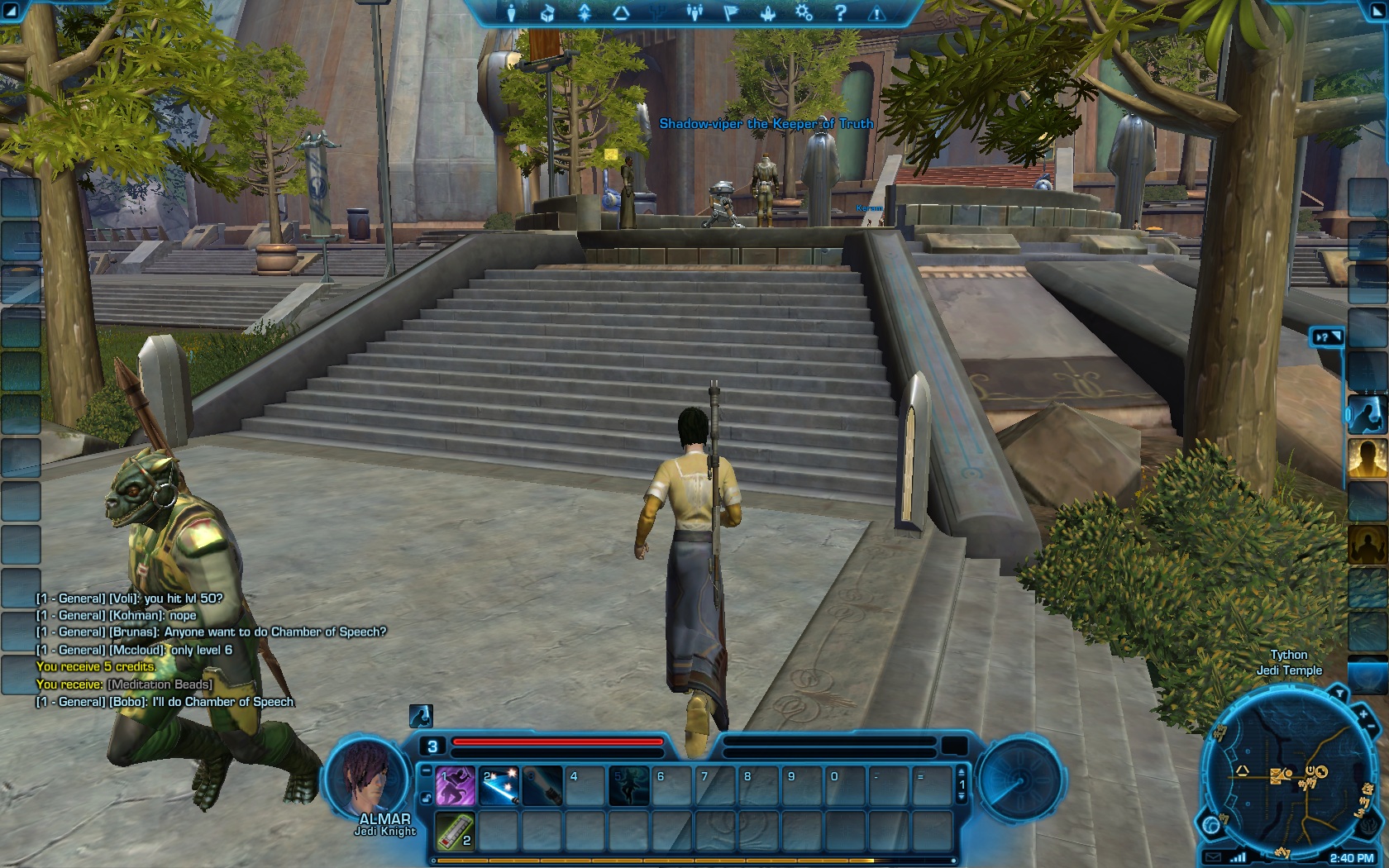Activate the blue lightsaber slash in slot 2
This screenshot has height=868, width=1389.
(499, 786)
